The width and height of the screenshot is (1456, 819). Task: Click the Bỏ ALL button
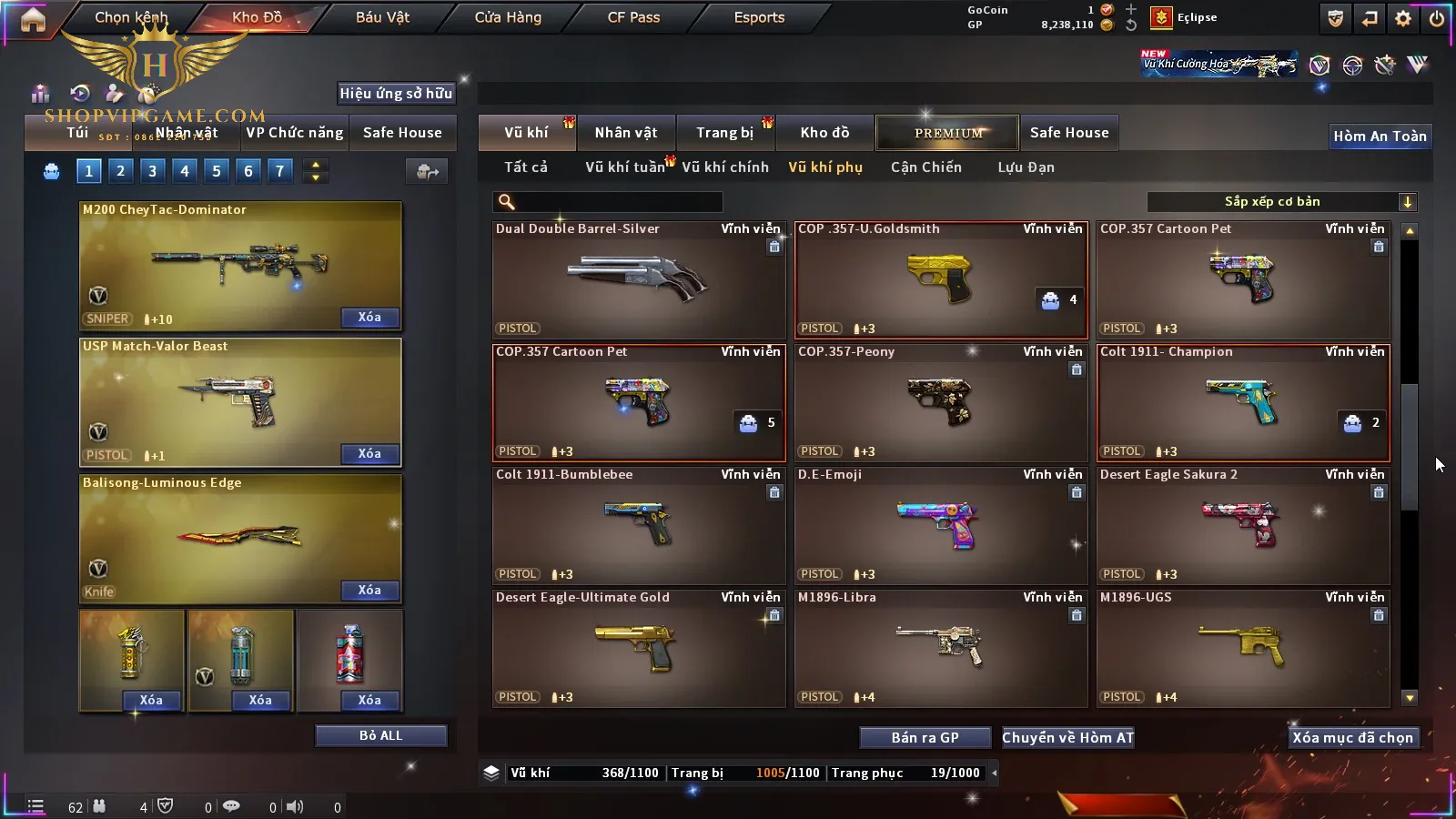[380, 735]
